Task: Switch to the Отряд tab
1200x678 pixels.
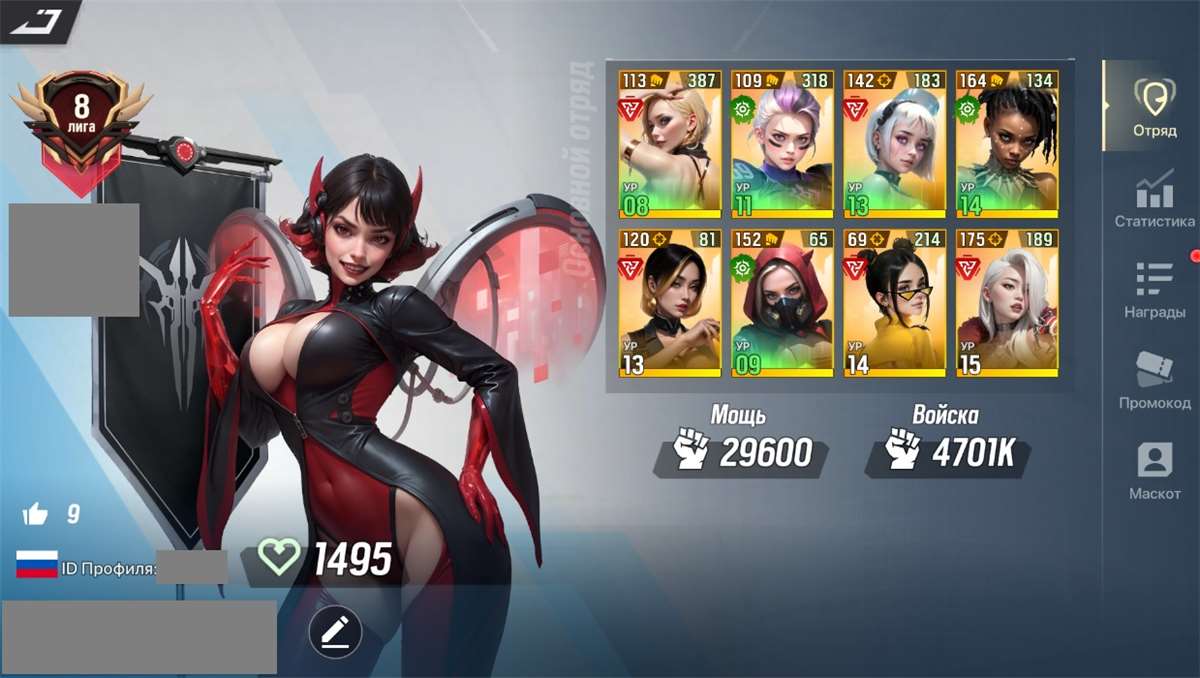Action: click(1153, 107)
